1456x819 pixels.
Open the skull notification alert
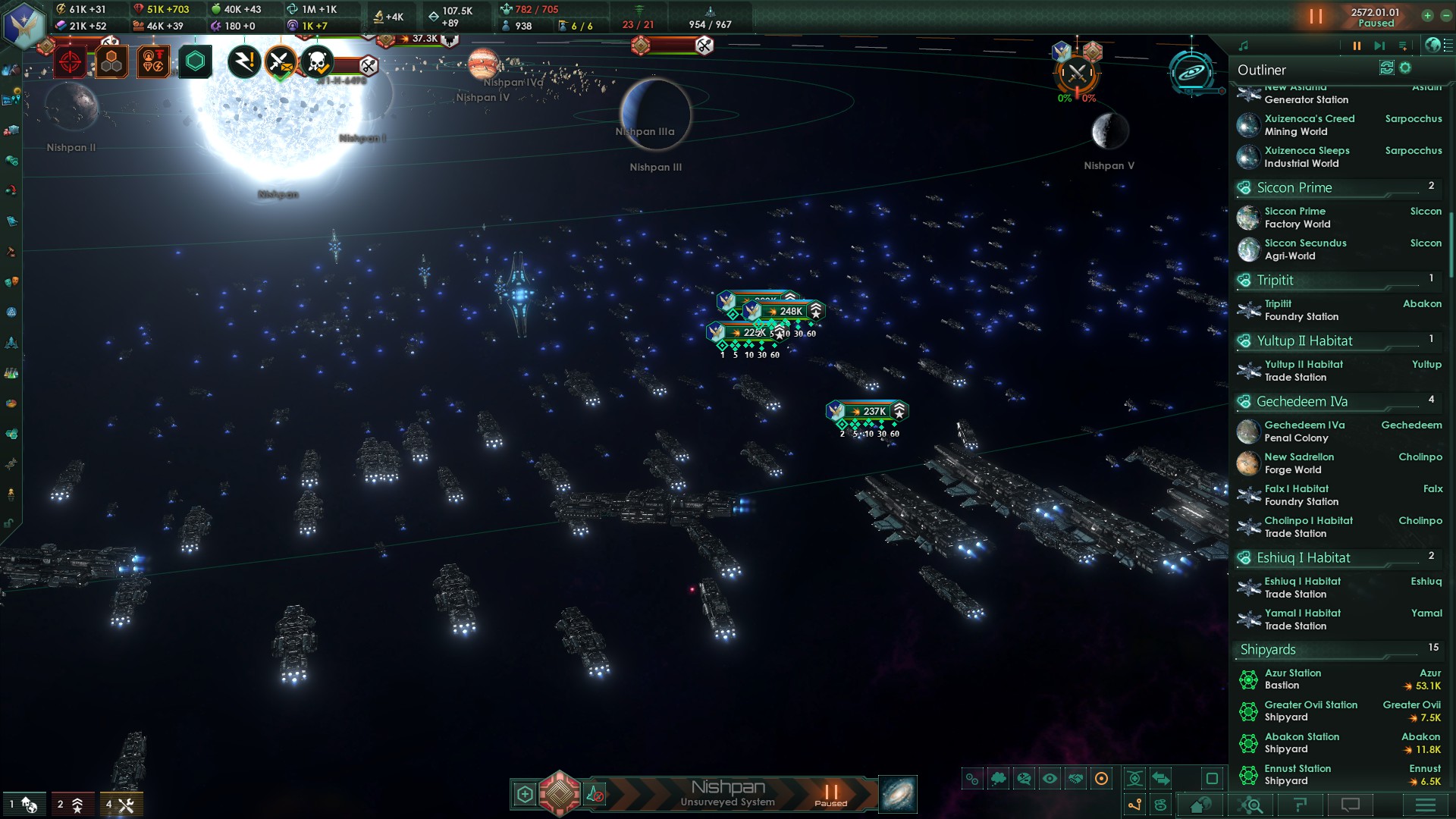(317, 62)
